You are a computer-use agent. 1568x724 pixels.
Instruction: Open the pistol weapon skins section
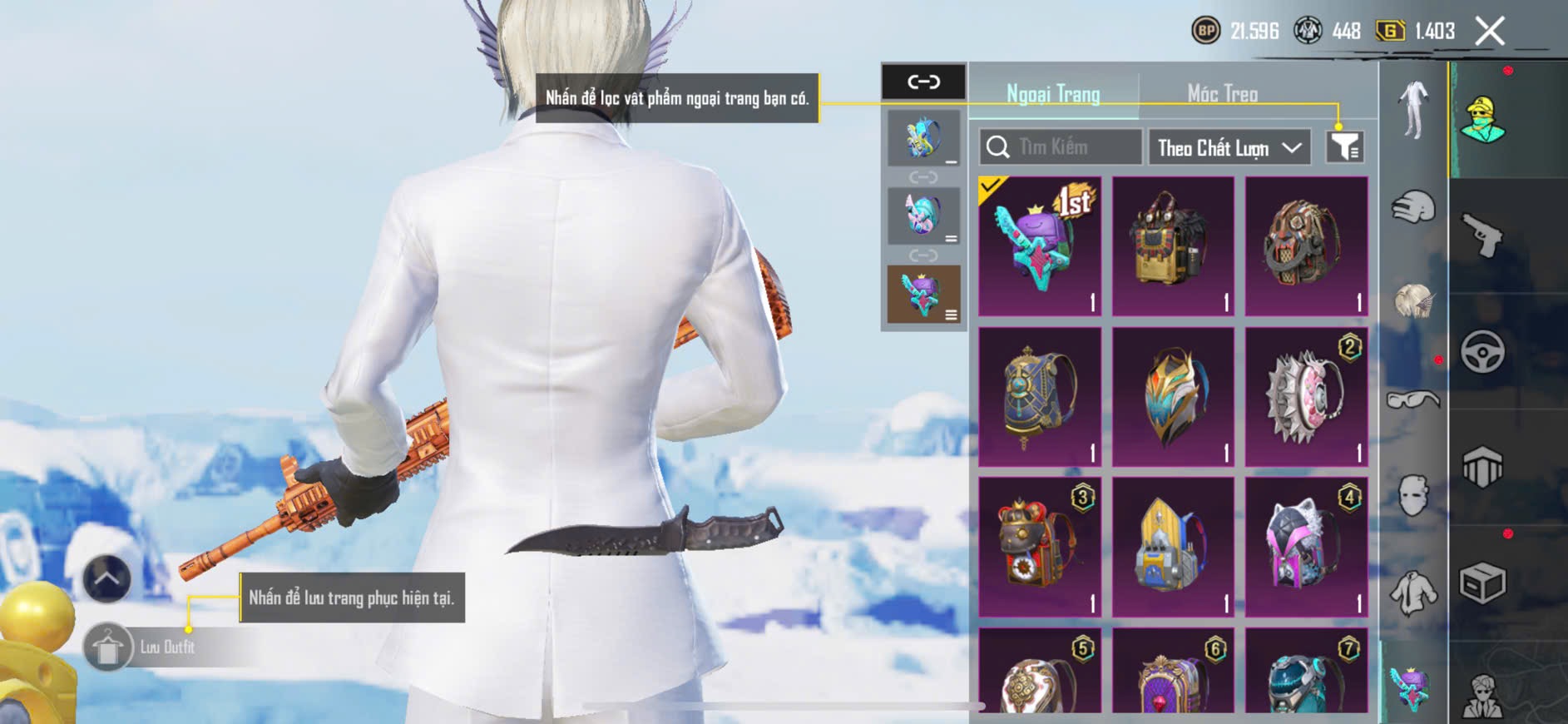1482,236
